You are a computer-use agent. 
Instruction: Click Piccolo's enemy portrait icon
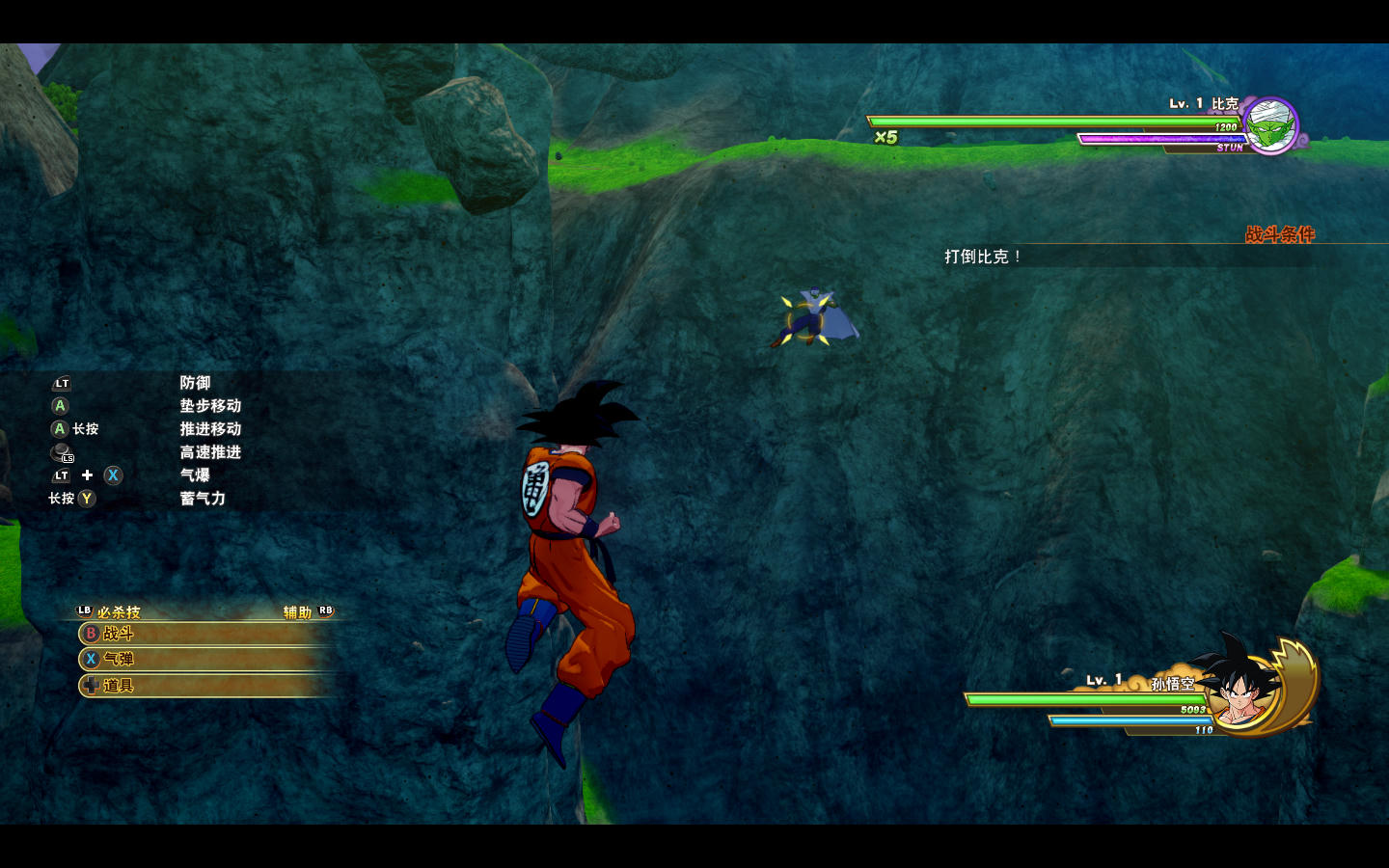pyautogui.click(x=1270, y=125)
